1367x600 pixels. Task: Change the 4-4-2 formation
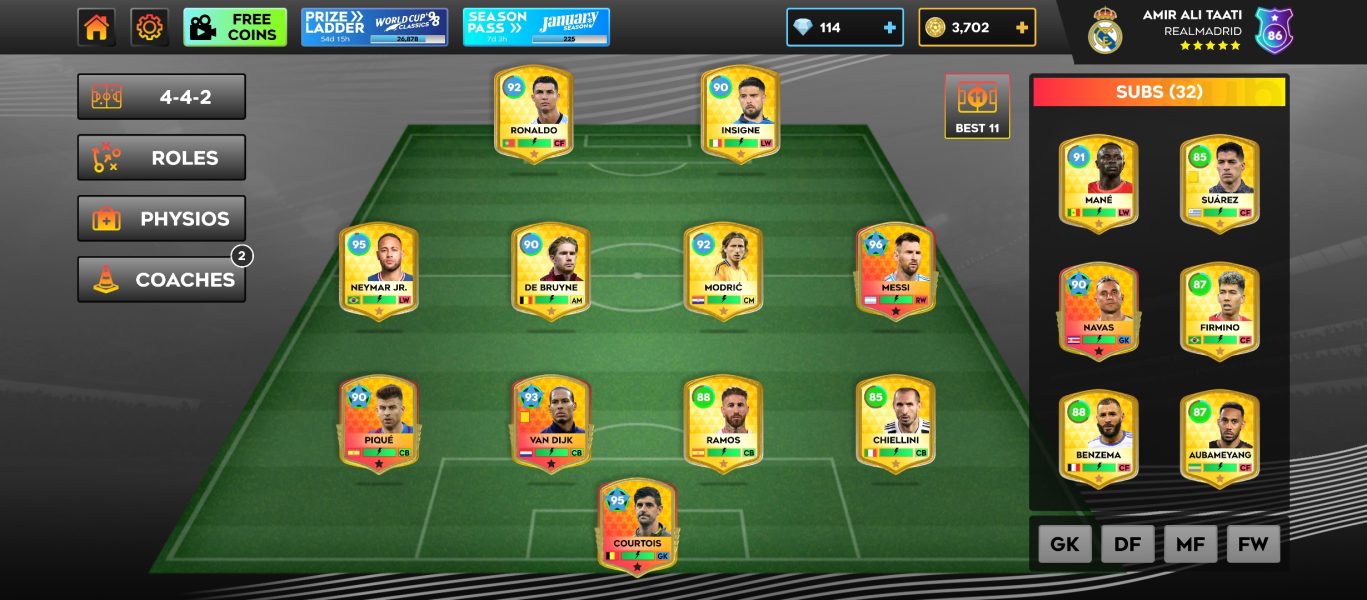click(x=161, y=97)
